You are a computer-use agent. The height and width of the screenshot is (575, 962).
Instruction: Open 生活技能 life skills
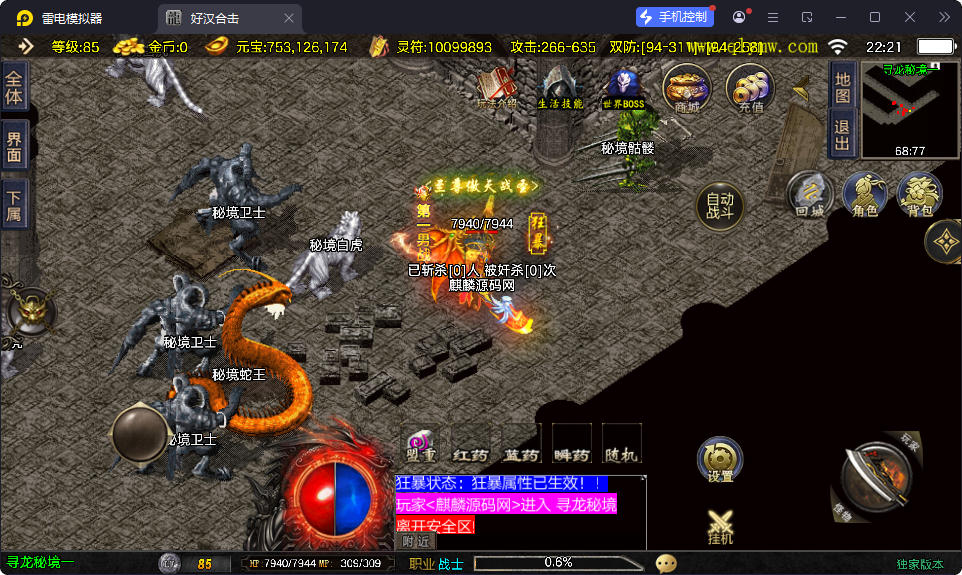[560, 89]
